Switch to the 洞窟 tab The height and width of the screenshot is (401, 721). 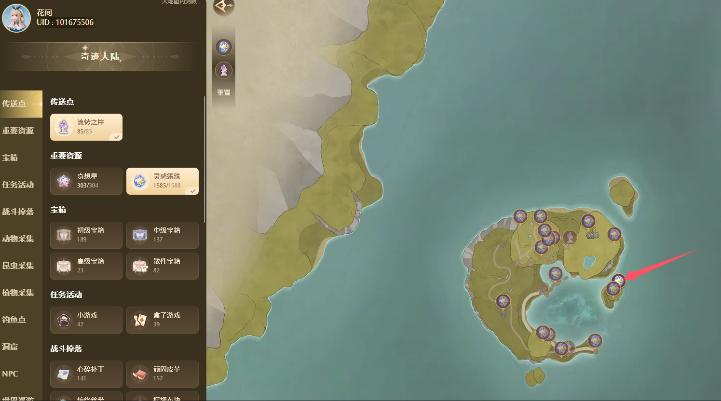[12, 347]
